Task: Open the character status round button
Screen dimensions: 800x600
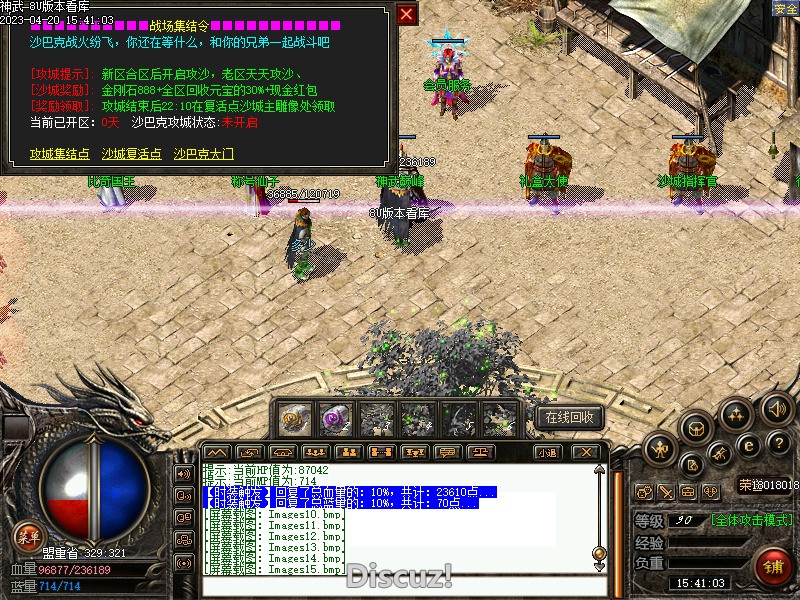Action: 660,450
